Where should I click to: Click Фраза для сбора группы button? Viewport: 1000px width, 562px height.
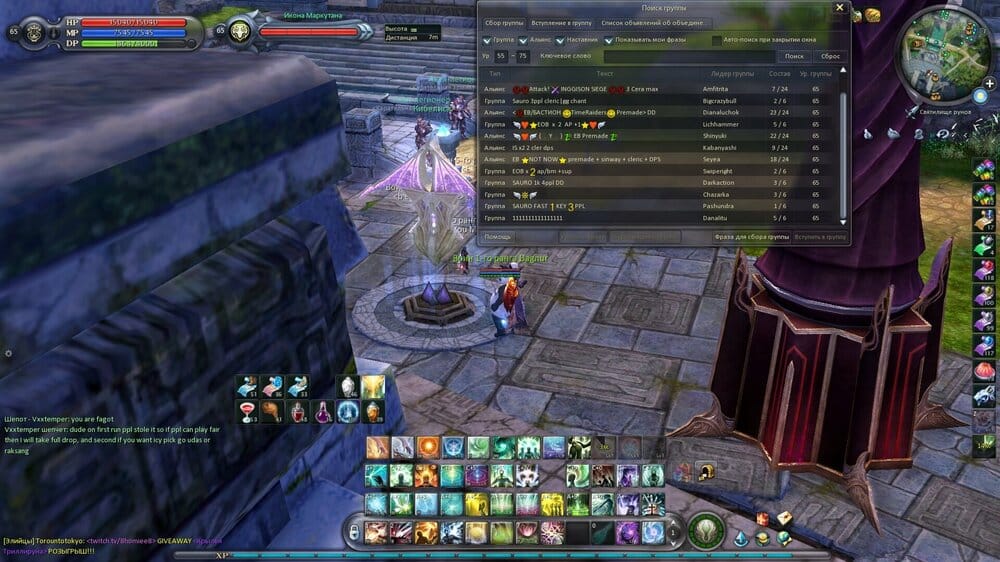click(750, 237)
